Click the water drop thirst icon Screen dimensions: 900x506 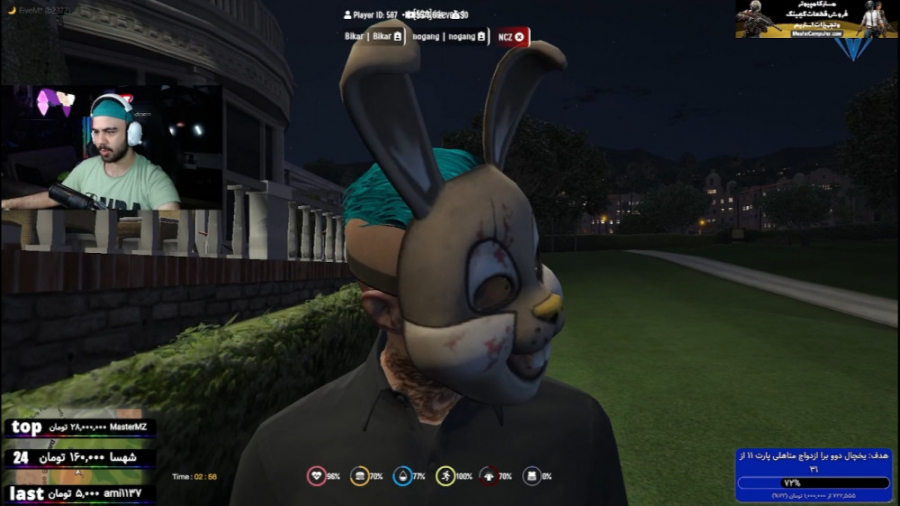tap(402, 476)
